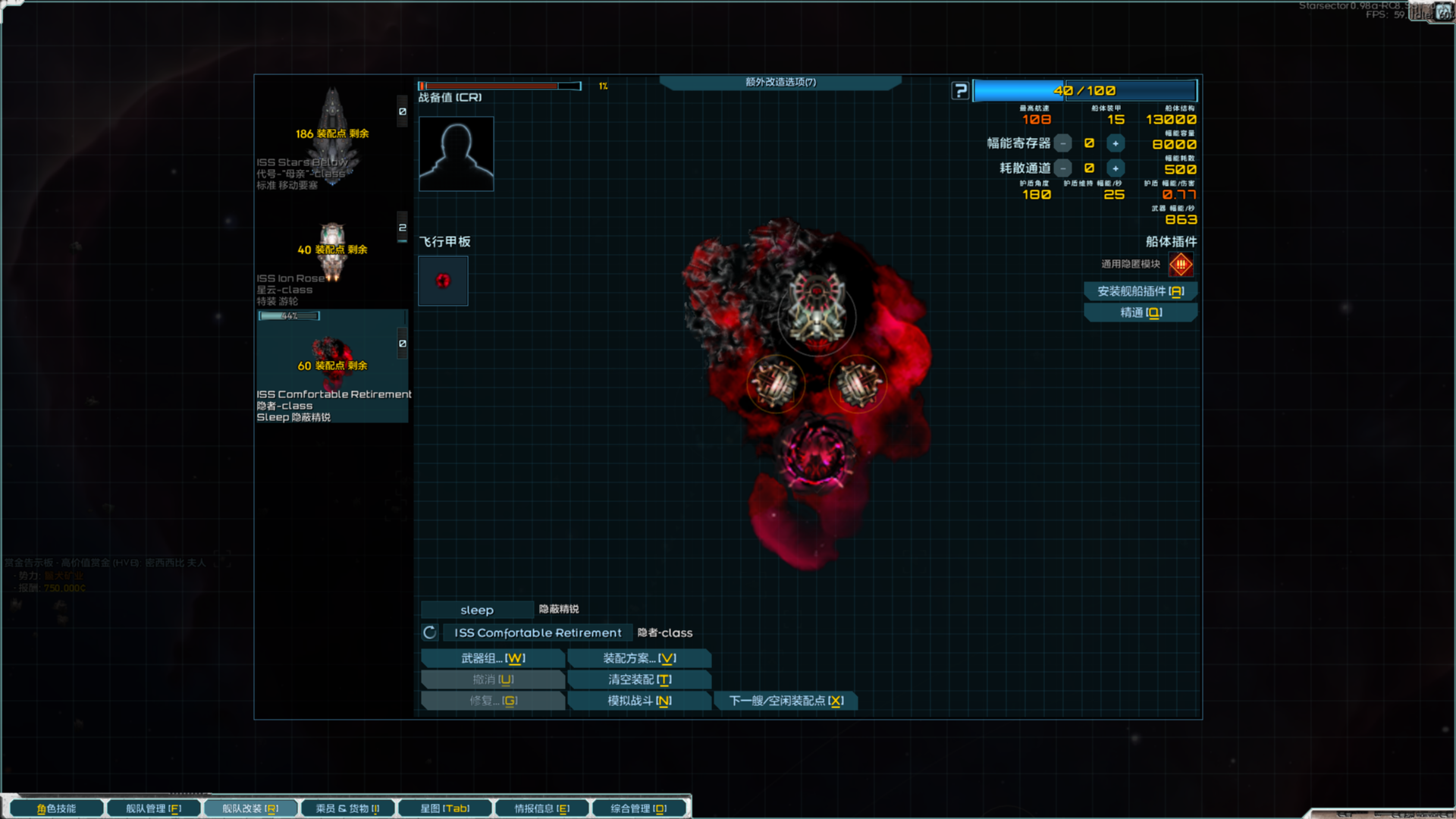The image size is (1456, 819).
Task: Open the 情报信息 [E] tab
Action: click(x=541, y=808)
